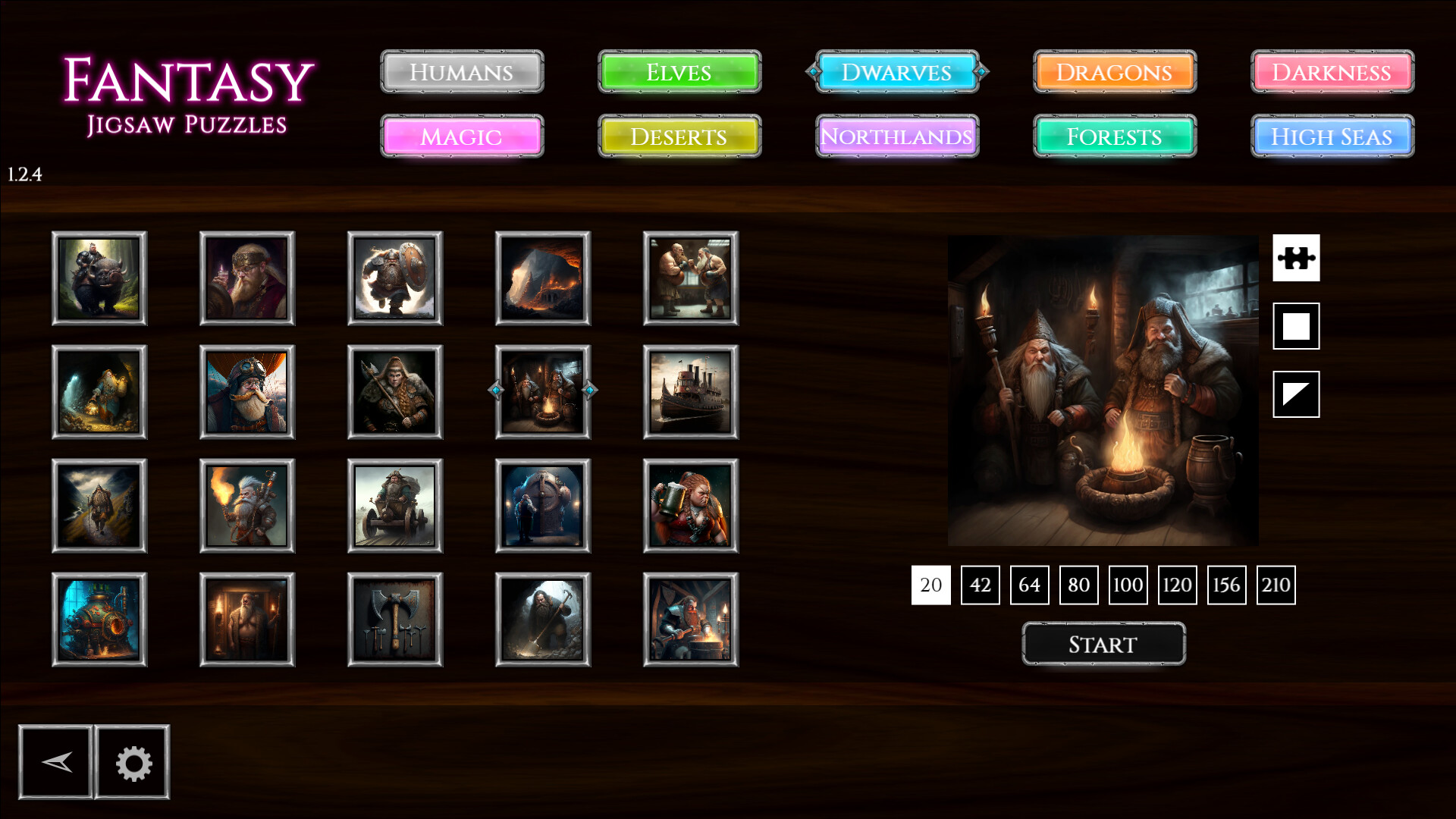Select the square piece shape icon
The image size is (1456, 819).
tap(1297, 326)
